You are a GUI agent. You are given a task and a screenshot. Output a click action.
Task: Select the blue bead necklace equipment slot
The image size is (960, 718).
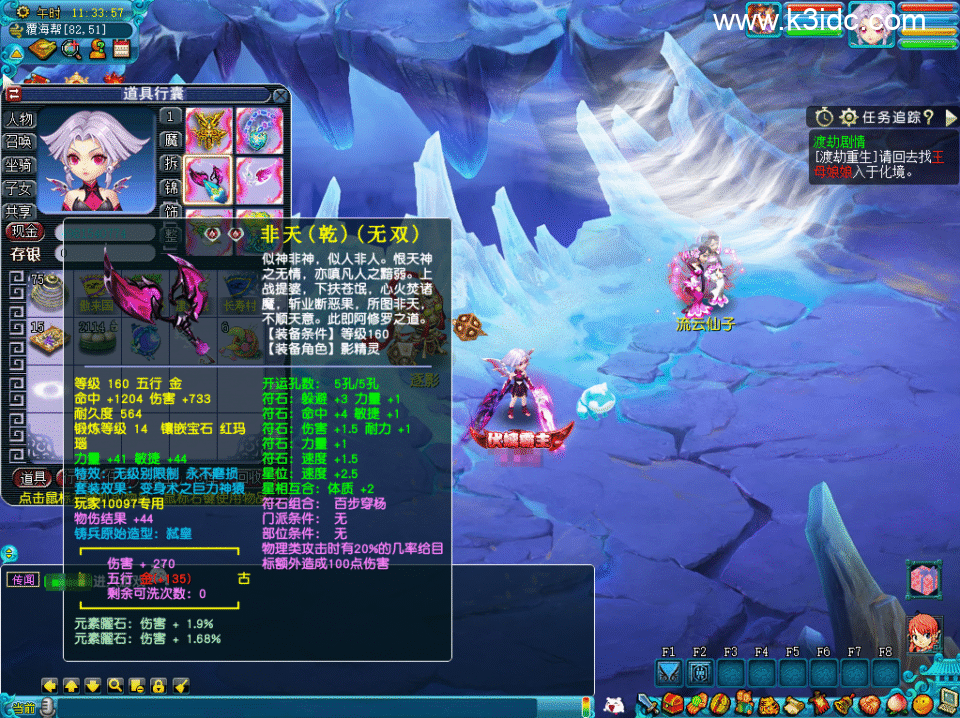(x=259, y=130)
